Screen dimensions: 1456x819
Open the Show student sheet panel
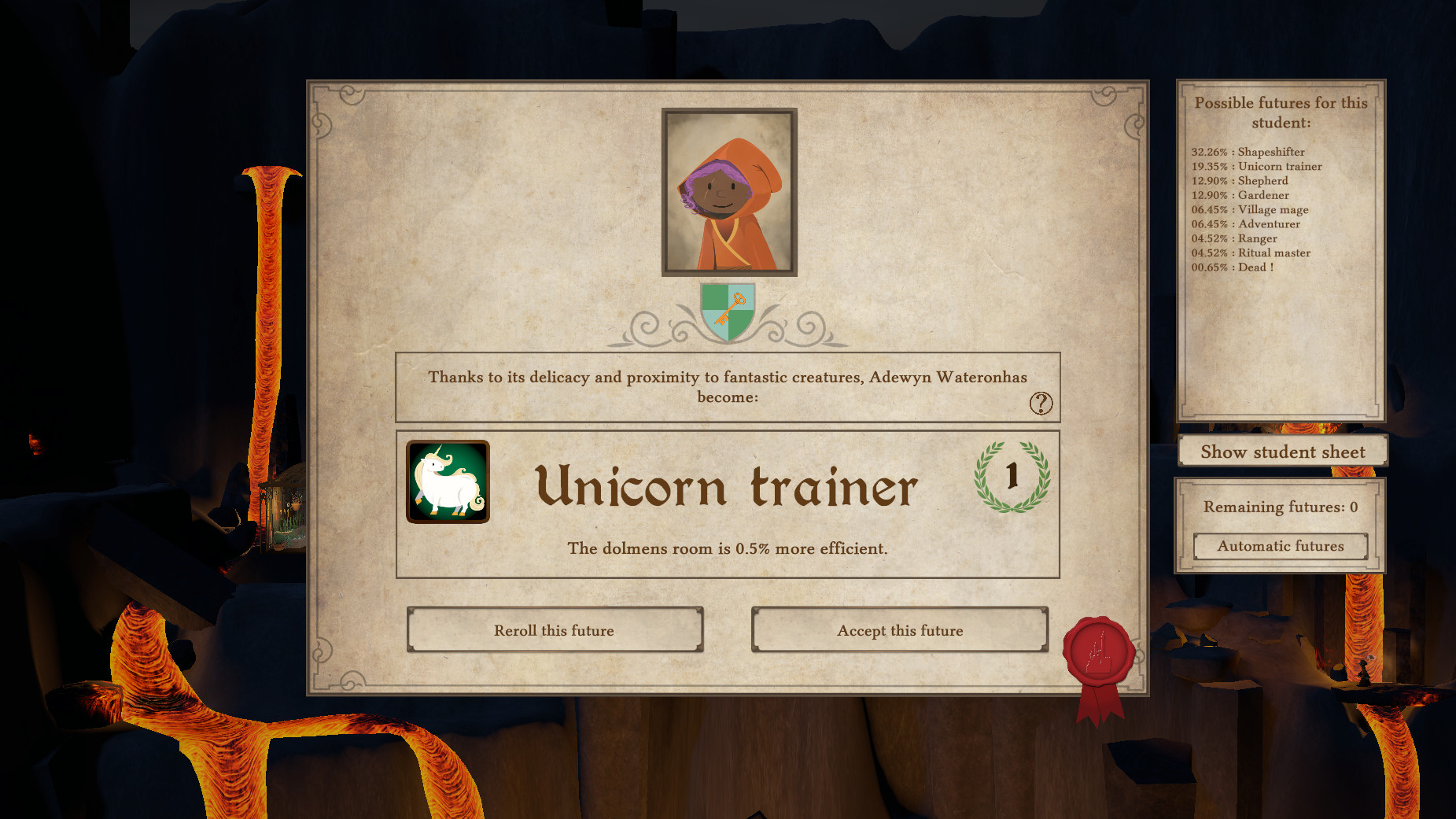pos(1281,452)
